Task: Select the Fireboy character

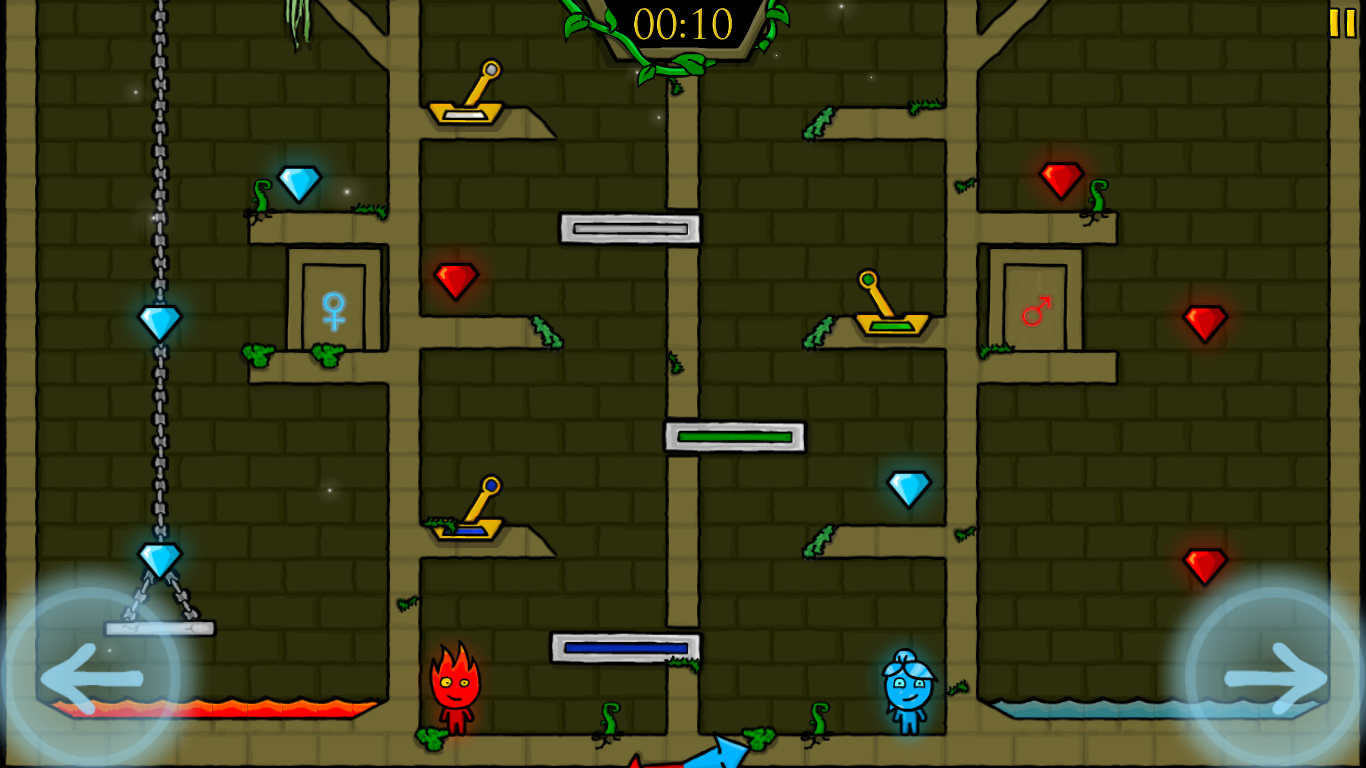Action: click(x=455, y=690)
